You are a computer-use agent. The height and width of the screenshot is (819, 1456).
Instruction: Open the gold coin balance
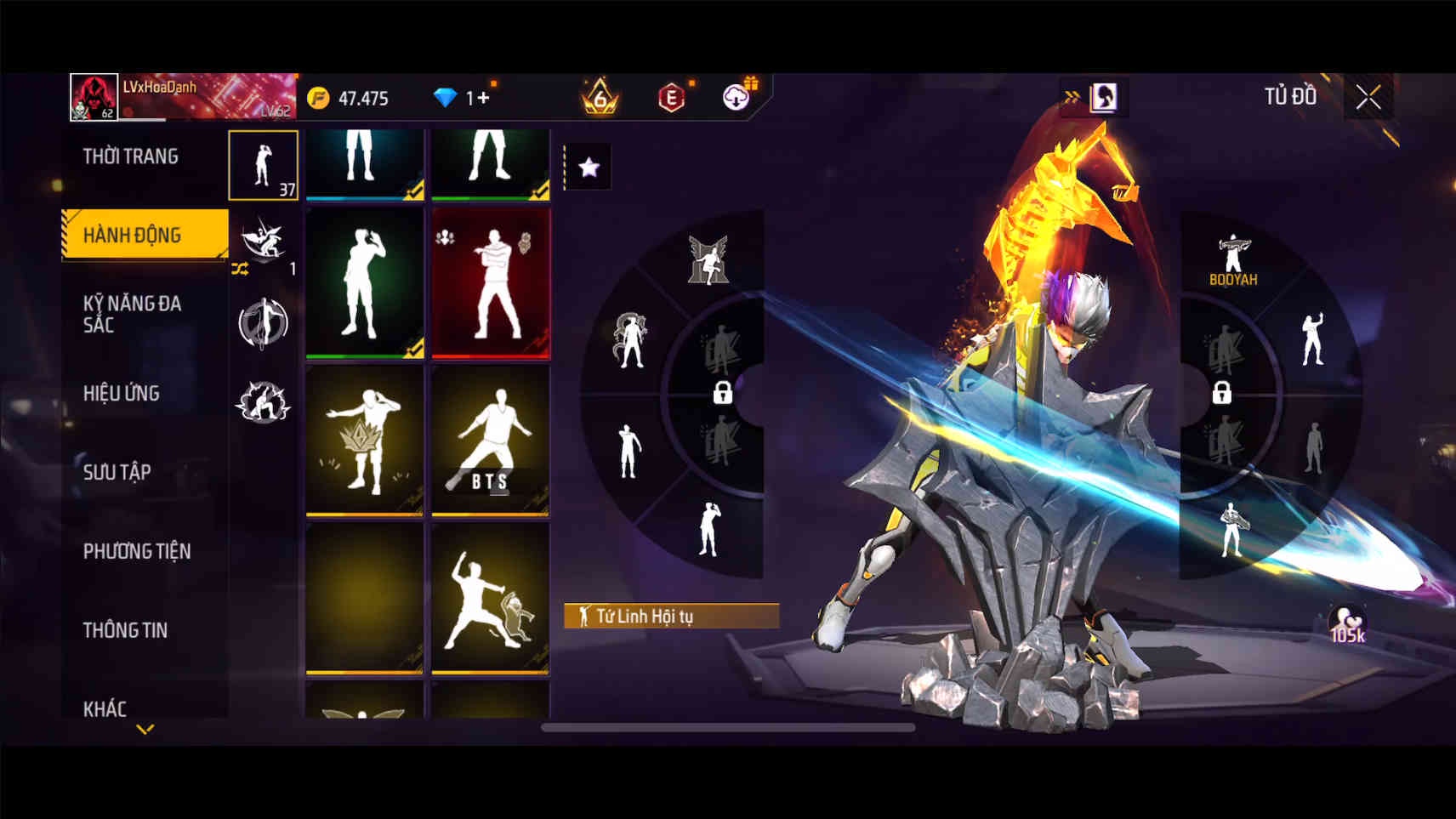click(349, 98)
